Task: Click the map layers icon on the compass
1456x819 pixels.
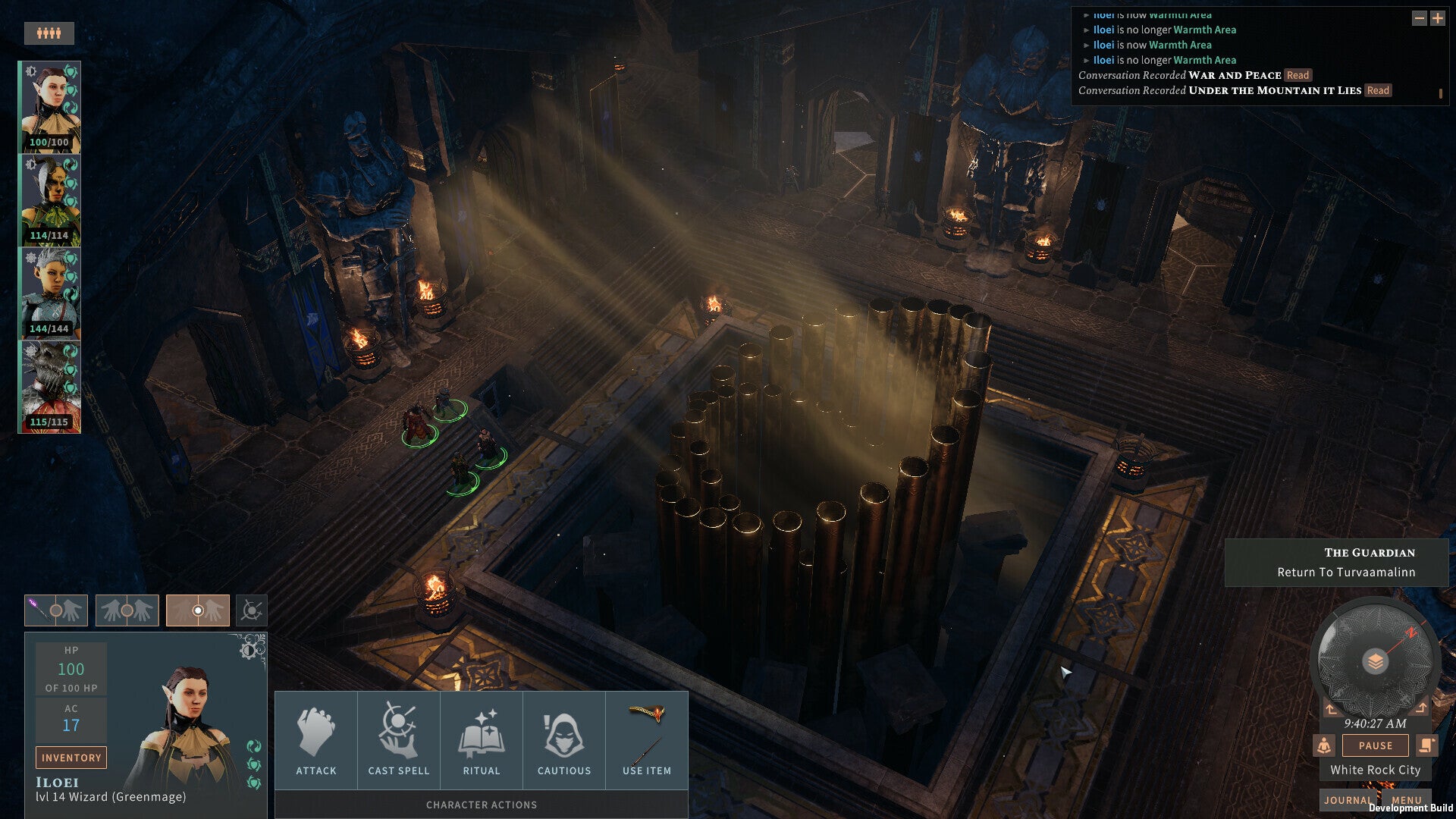Action: coord(1375,662)
